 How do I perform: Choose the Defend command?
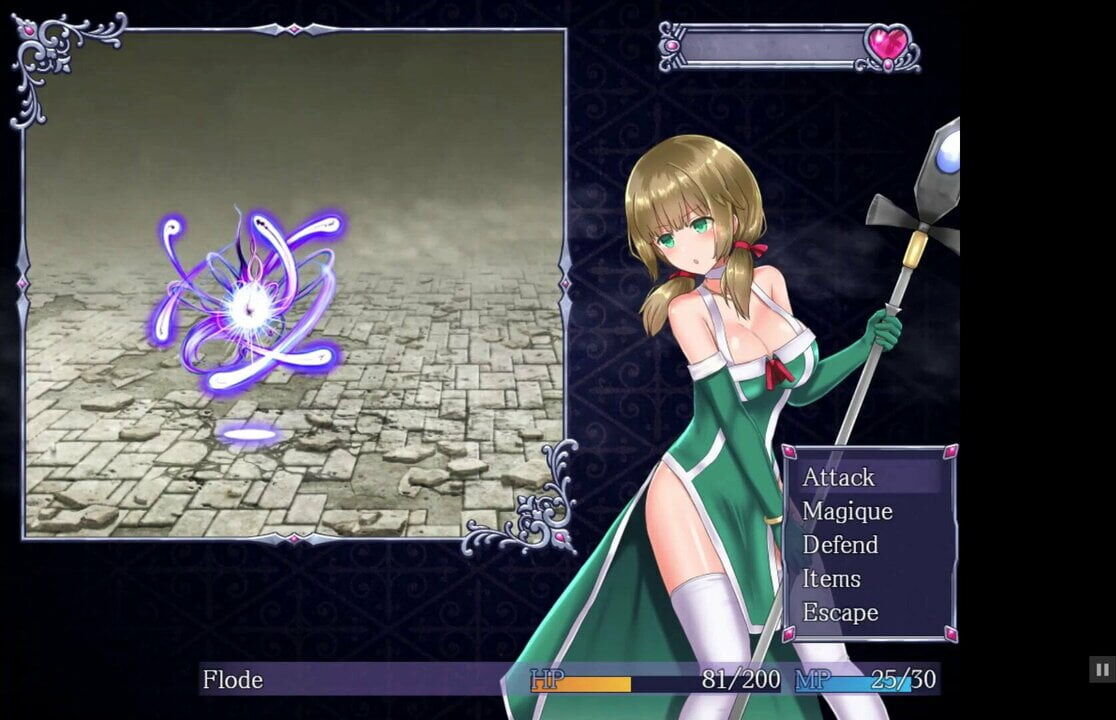[840, 546]
